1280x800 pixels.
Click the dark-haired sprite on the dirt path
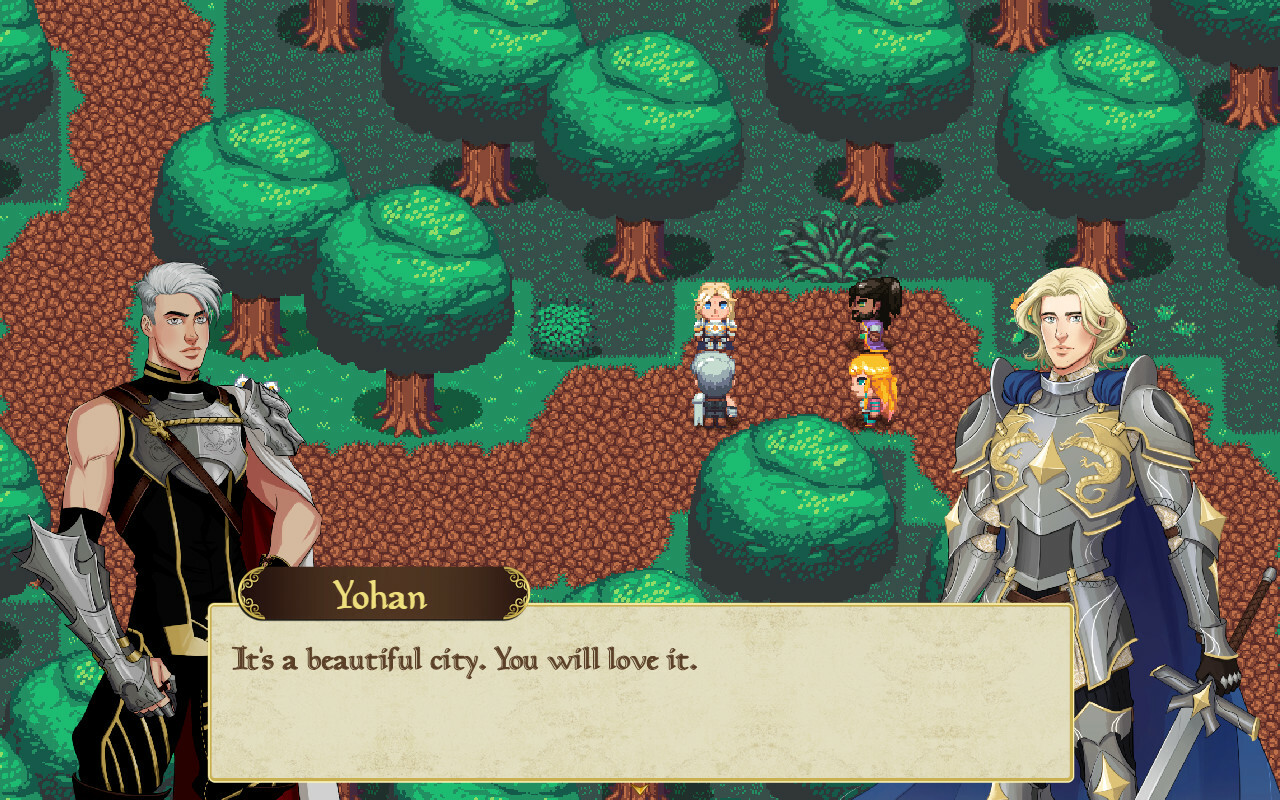click(868, 310)
